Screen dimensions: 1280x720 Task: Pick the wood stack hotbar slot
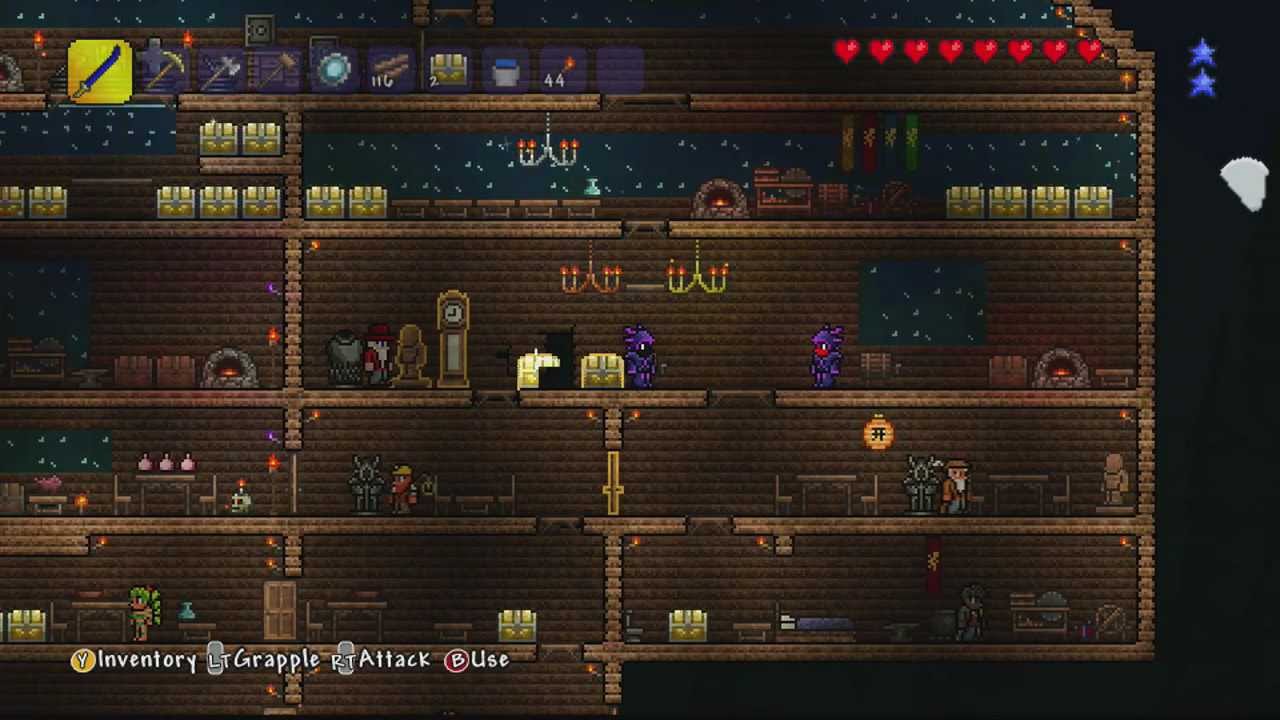[x=390, y=70]
